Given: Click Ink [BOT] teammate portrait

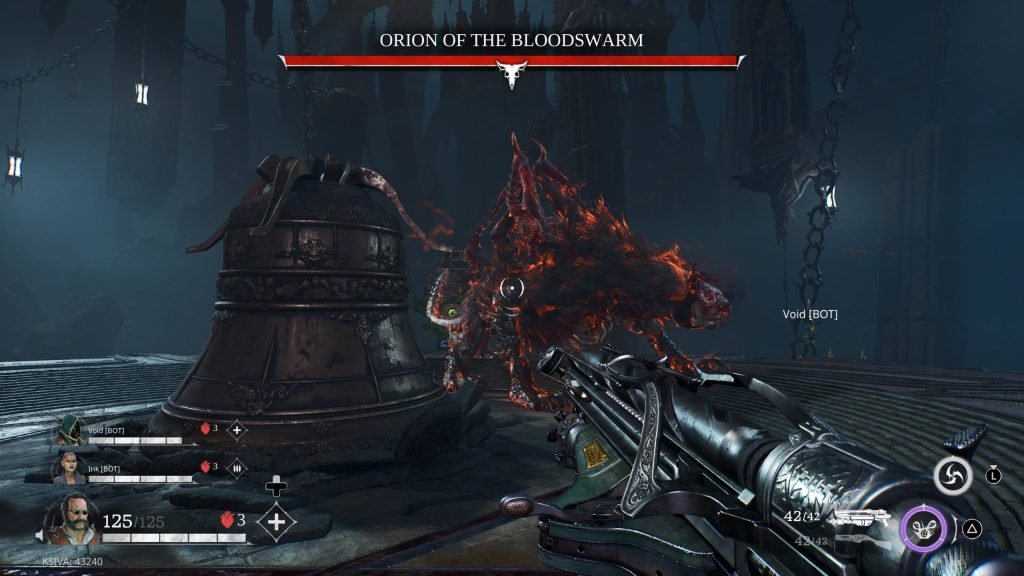Looking at the screenshot, I should (x=71, y=467).
